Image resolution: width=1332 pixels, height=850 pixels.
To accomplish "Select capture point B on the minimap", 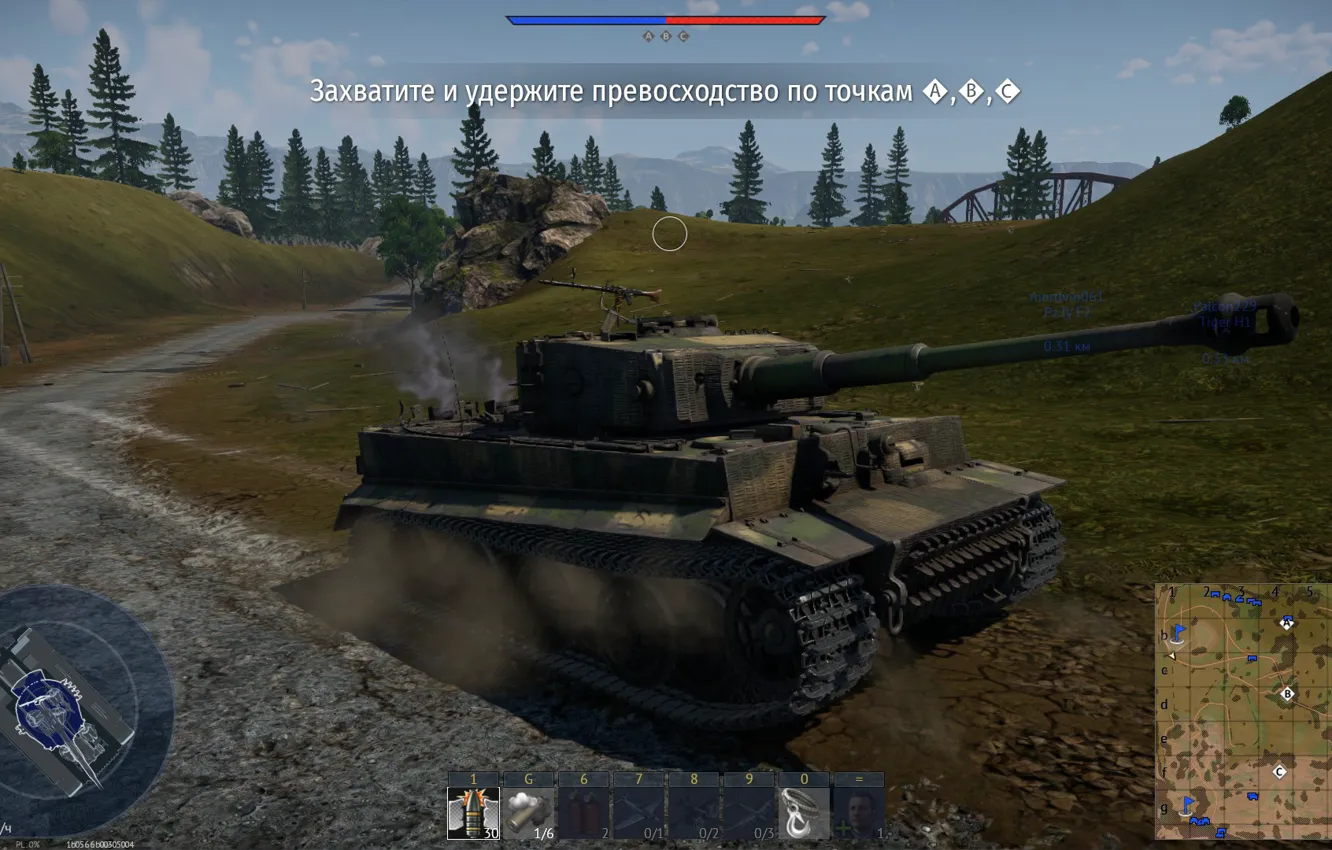I will pyautogui.click(x=1287, y=693).
